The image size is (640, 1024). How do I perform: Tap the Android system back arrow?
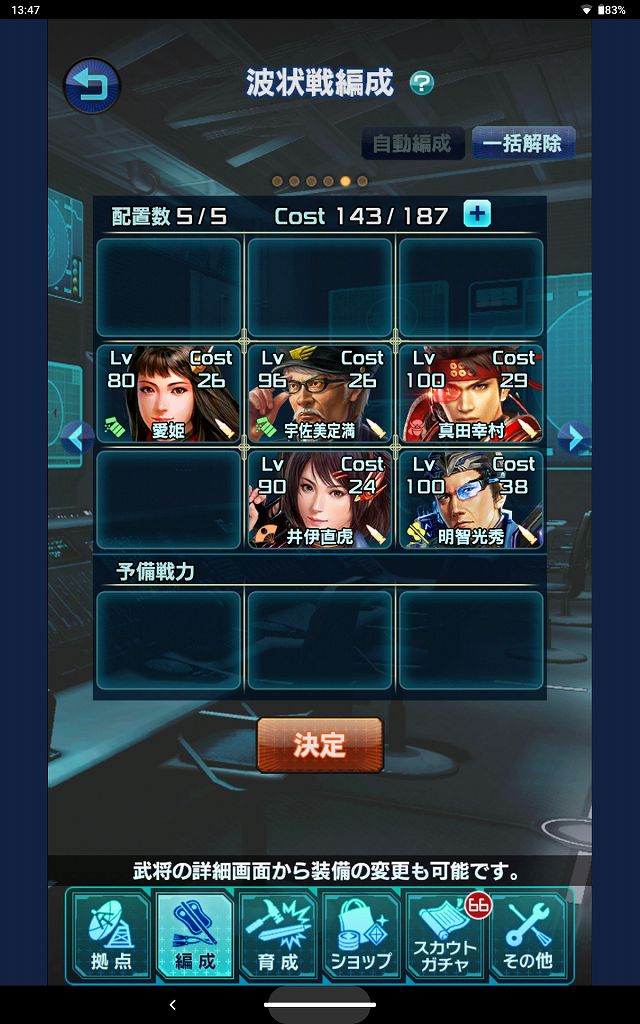172,1004
